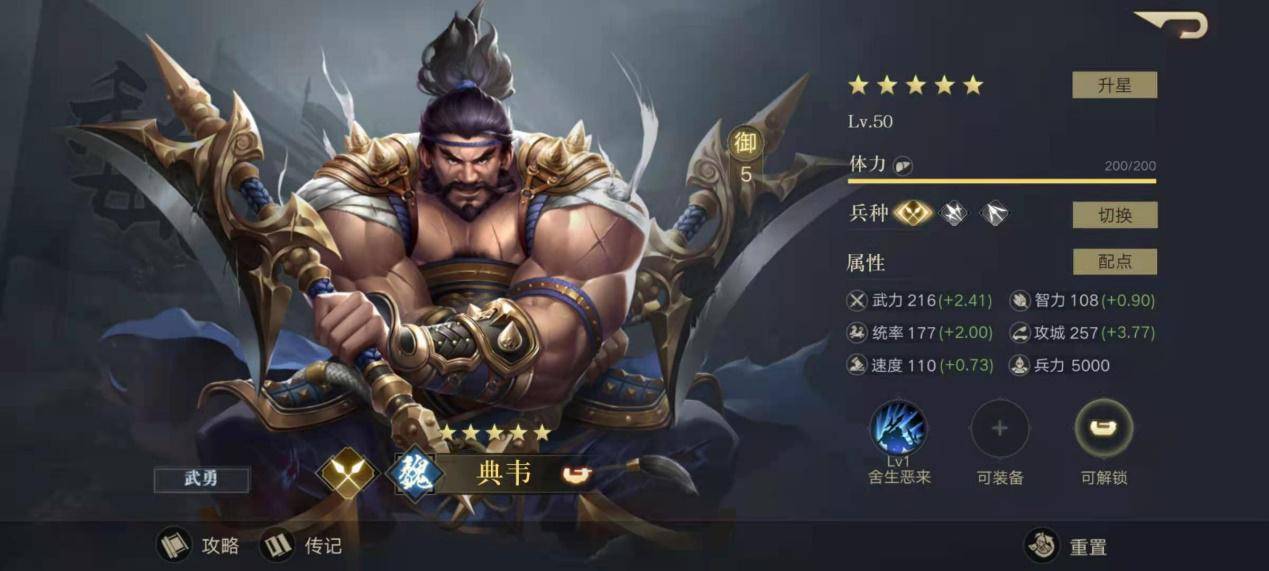Screen dimensions: 1269x571
Task: Click the 重置 reset button
Action: coord(1068,547)
